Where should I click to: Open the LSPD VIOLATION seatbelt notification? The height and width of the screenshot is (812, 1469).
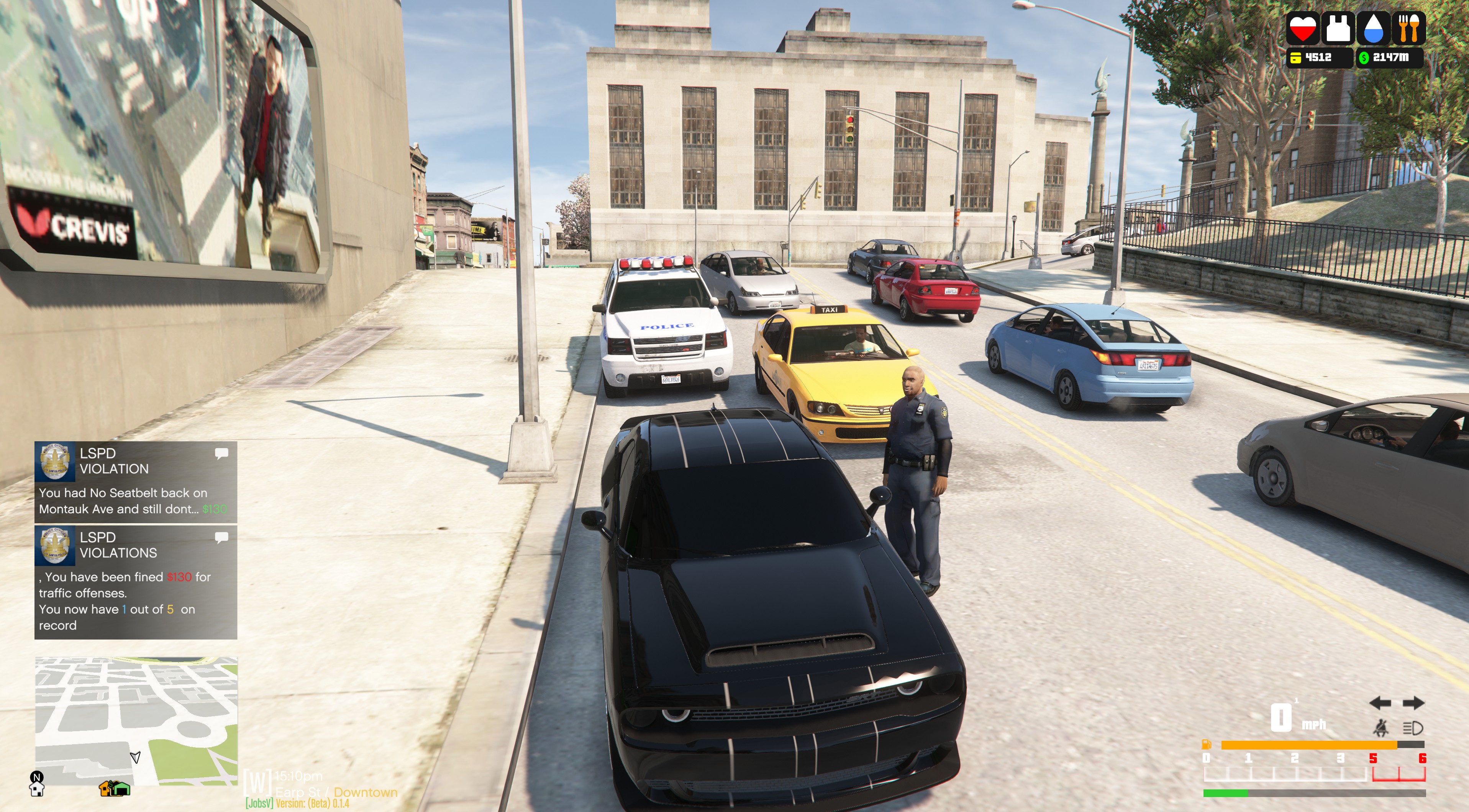click(136, 482)
